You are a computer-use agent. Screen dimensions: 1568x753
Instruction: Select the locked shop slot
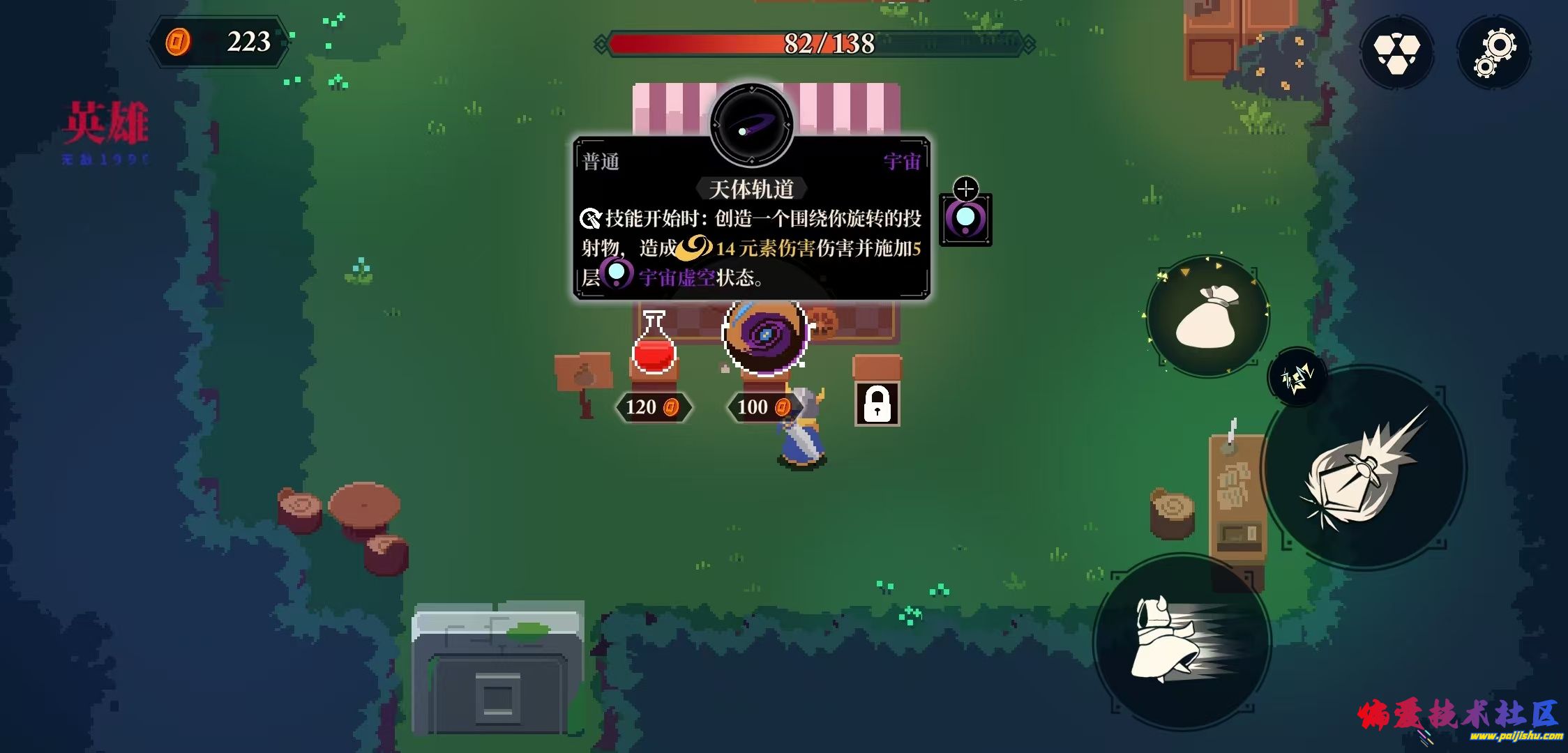pos(877,404)
